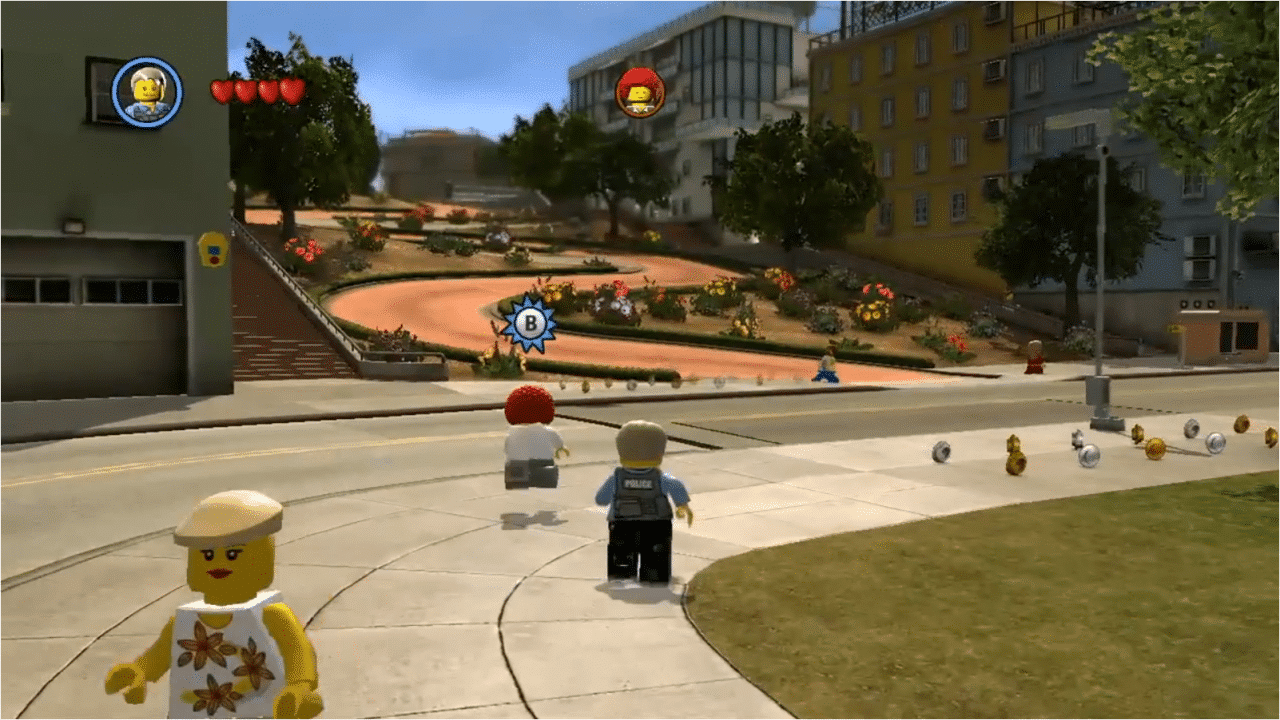Click the Chase McCain character portrait
This screenshot has height=720, width=1280.
pos(147,92)
